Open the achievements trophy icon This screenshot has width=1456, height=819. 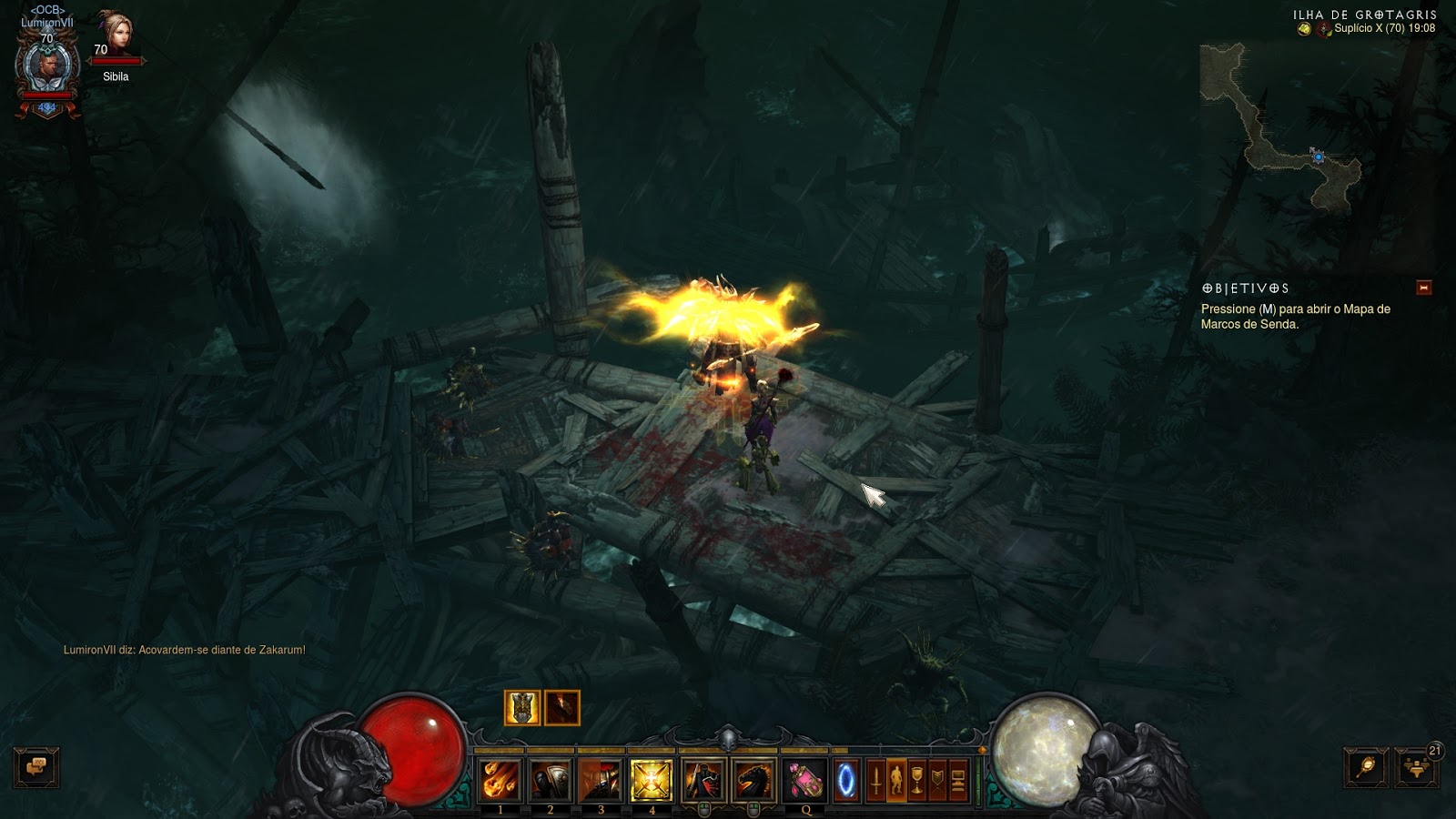coord(919,780)
